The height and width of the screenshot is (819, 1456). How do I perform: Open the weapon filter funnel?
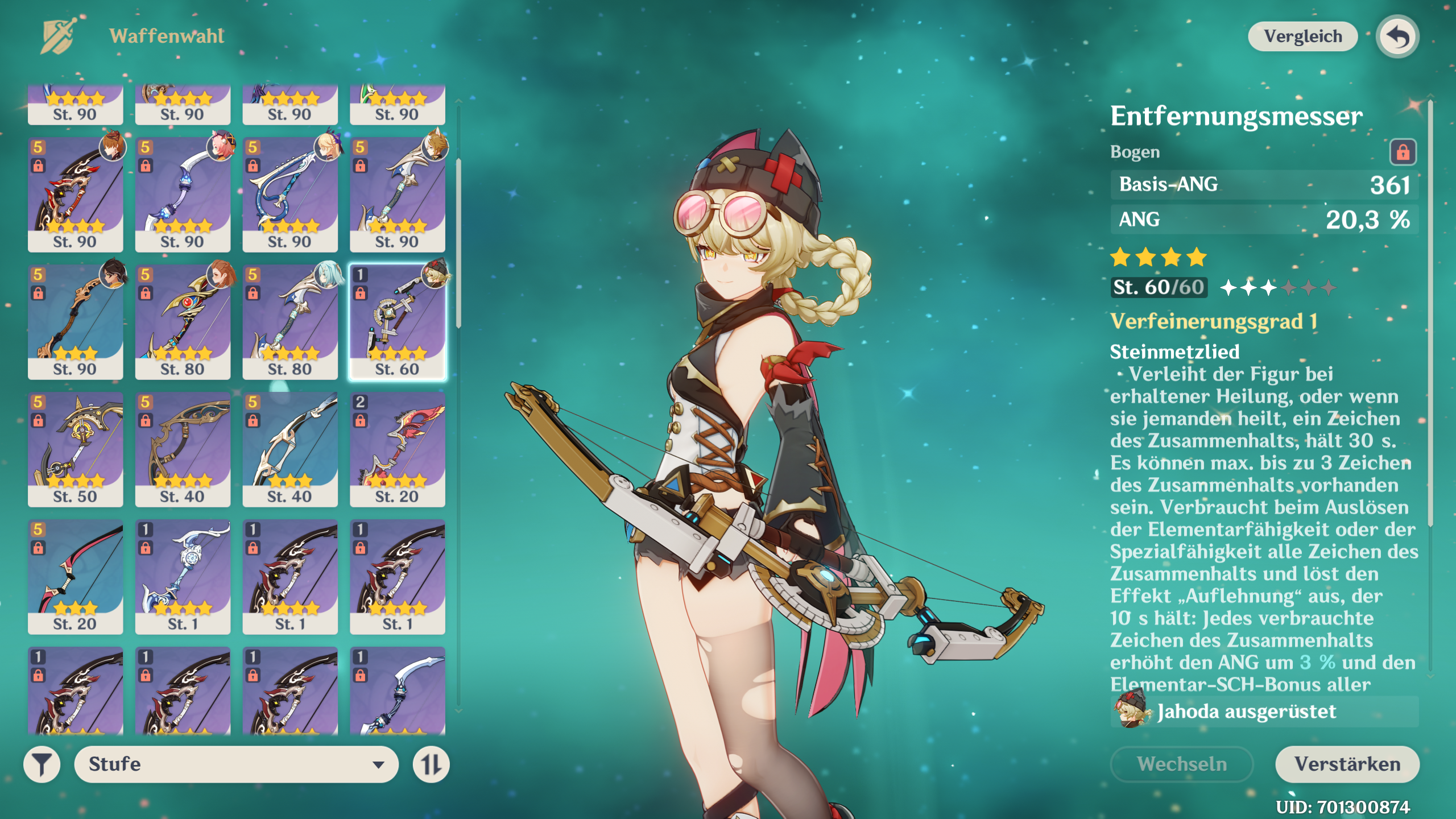[42, 764]
